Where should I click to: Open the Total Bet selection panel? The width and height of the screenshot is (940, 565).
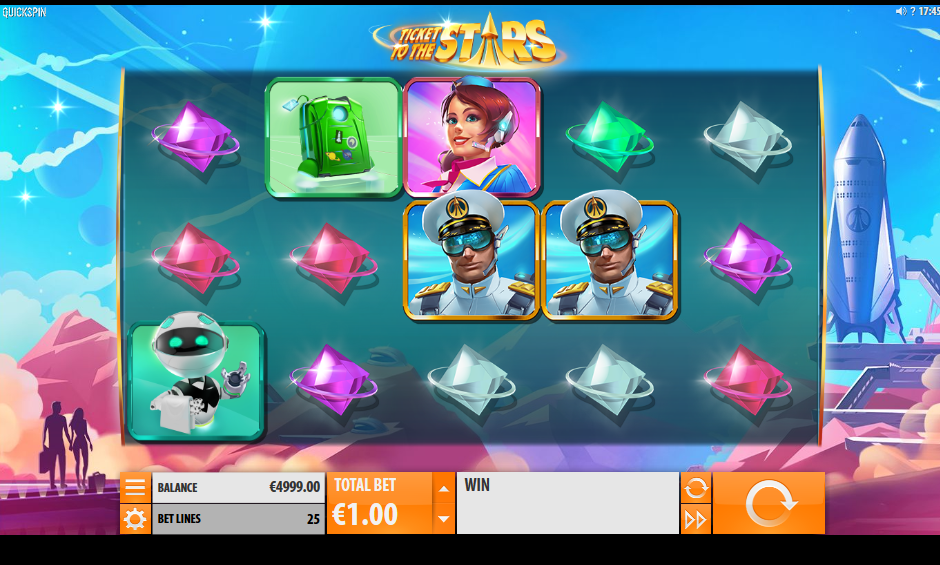pyautogui.click(x=379, y=504)
